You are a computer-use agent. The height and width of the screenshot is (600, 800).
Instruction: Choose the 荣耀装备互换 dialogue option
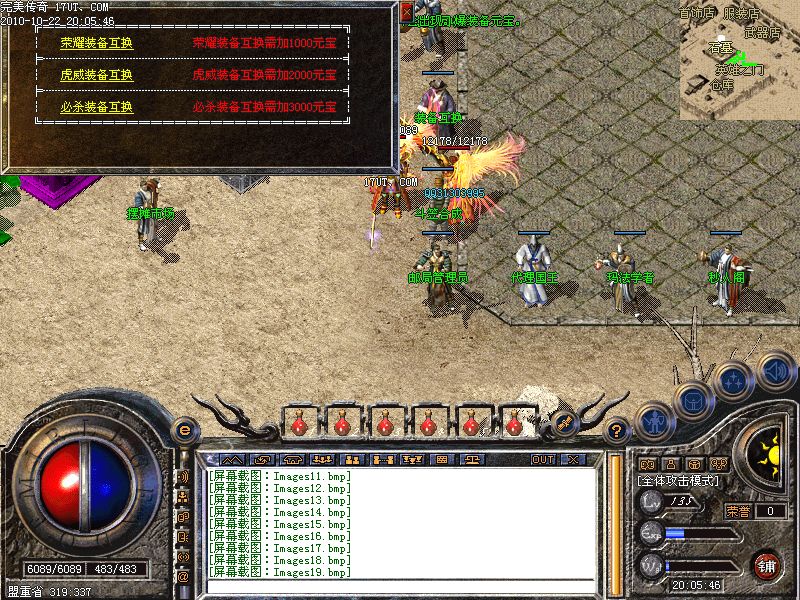click(x=96, y=43)
